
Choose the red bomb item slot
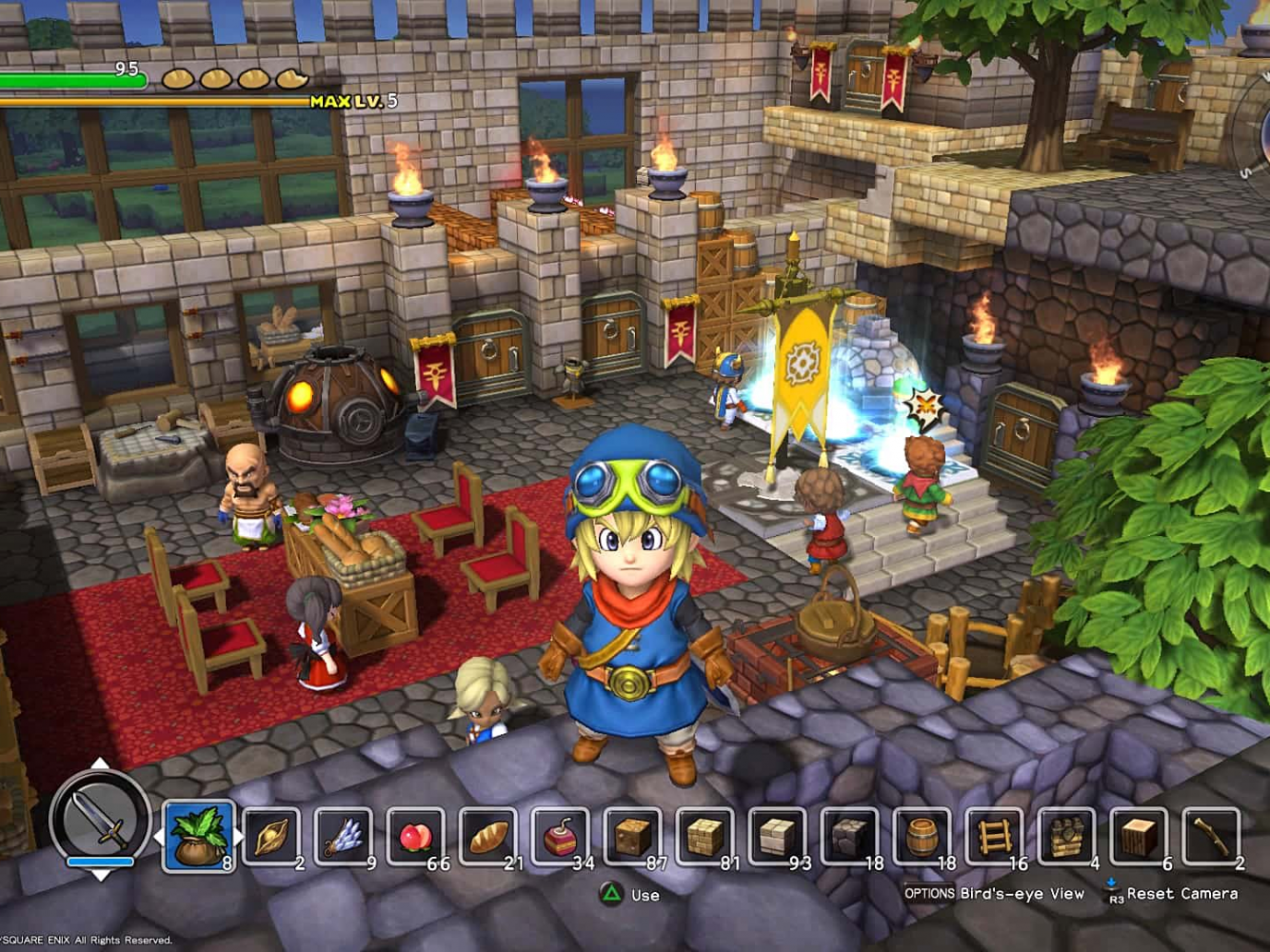pyautogui.click(x=560, y=837)
